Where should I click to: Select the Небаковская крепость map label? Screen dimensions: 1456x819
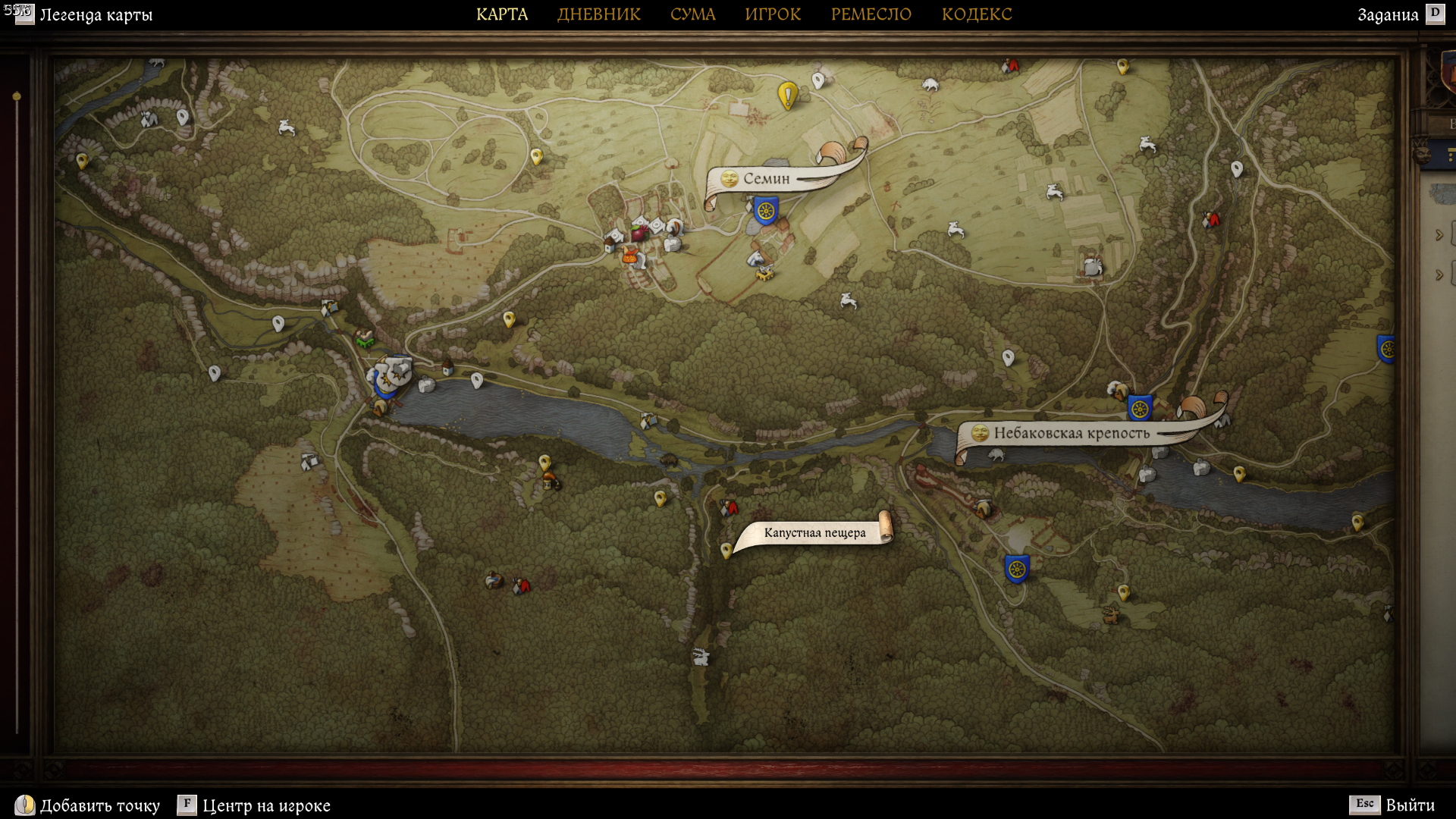click(x=1071, y=434)
